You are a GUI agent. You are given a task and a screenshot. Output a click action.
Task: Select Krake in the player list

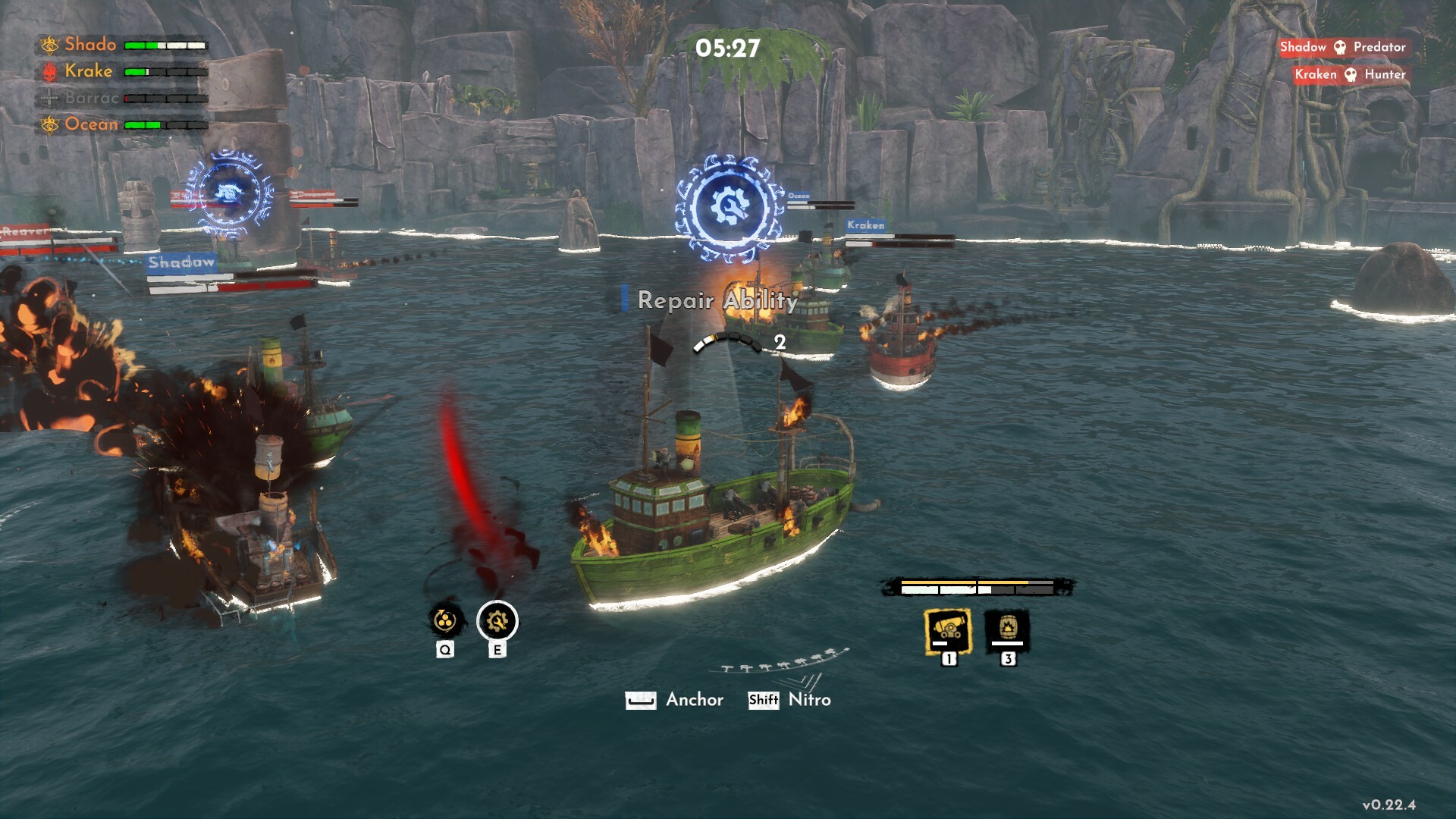coord(88,71)
